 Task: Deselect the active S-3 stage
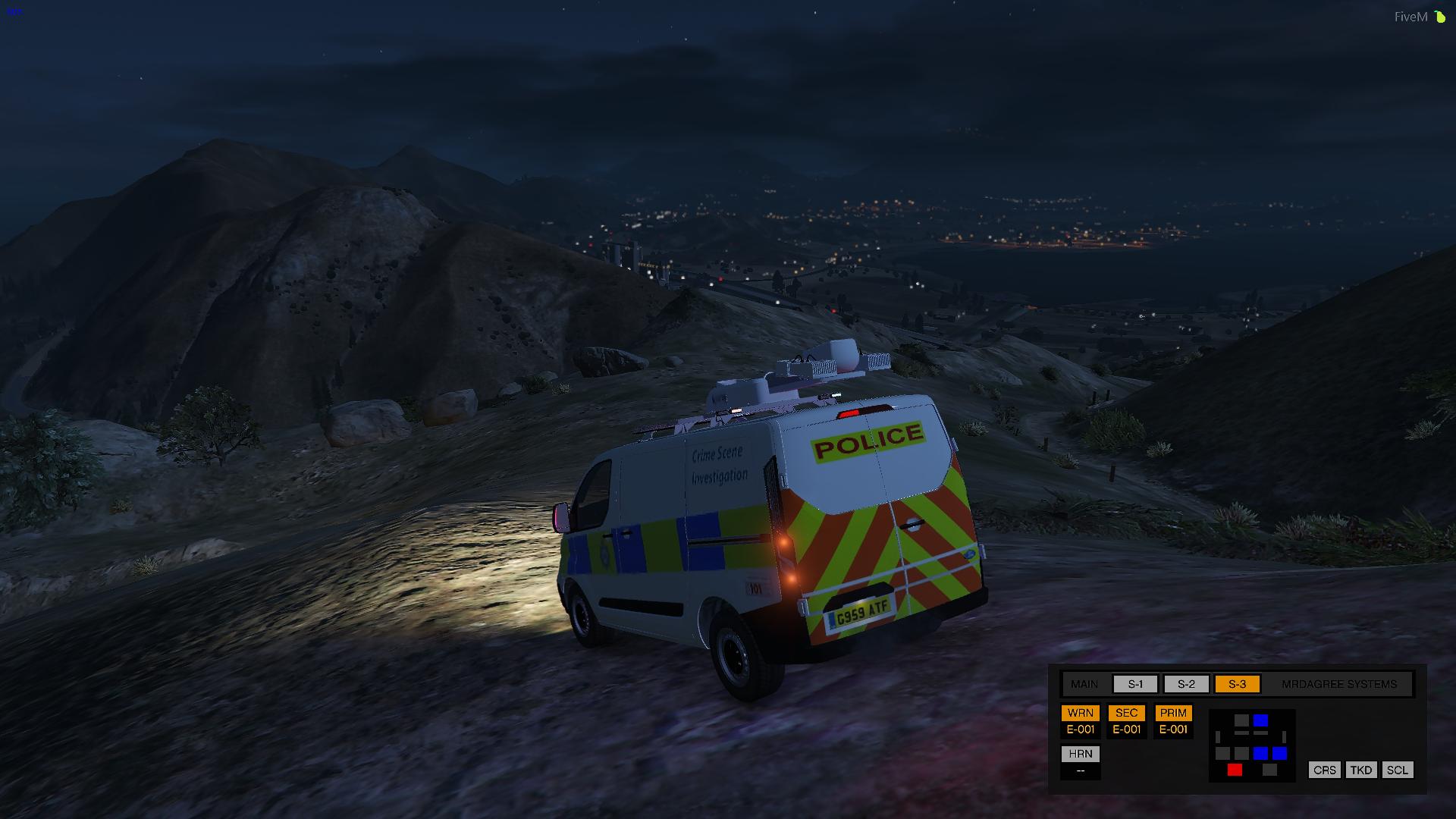pyautogui.click(x=1238, y=683)
